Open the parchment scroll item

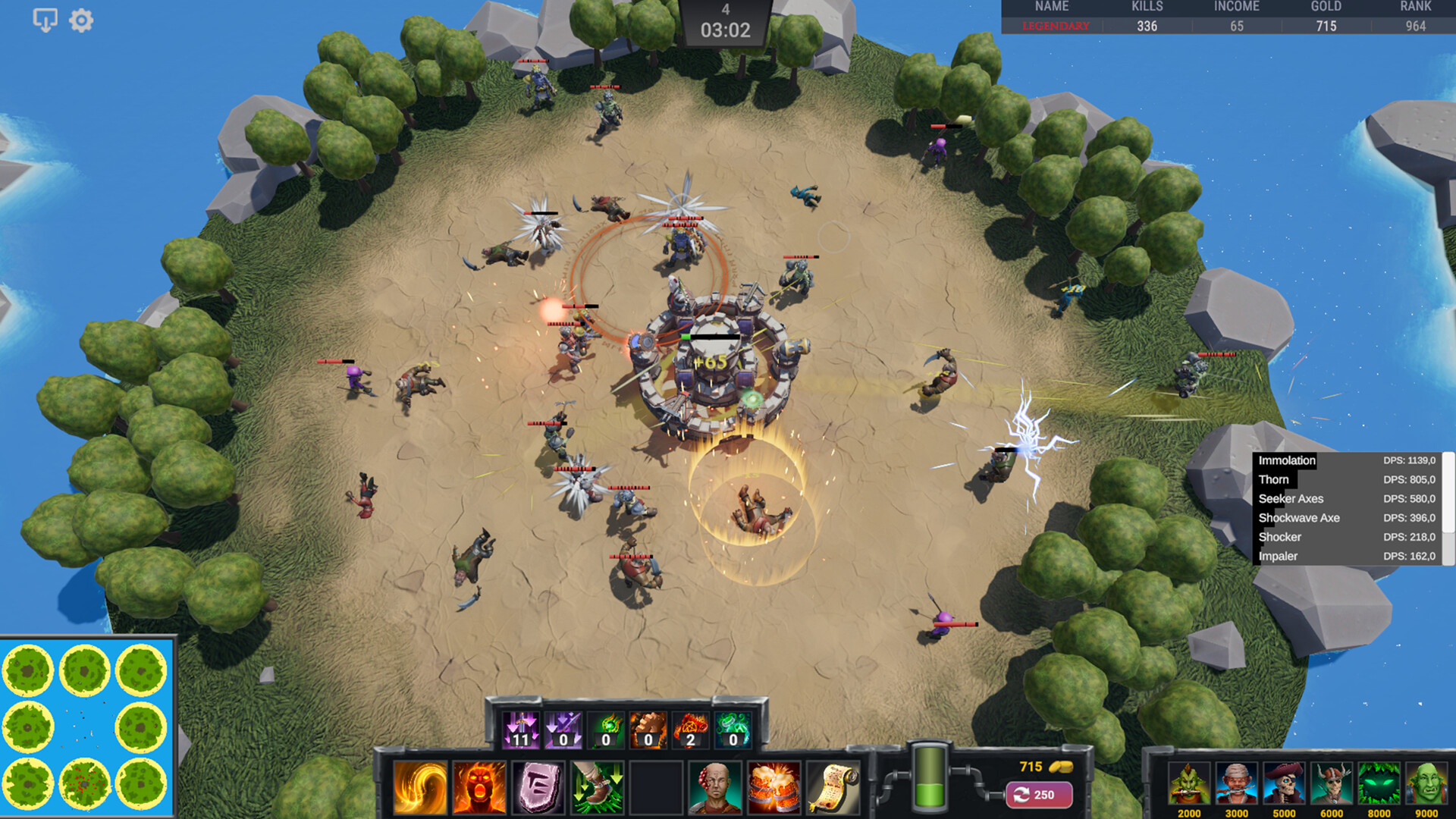832,788
